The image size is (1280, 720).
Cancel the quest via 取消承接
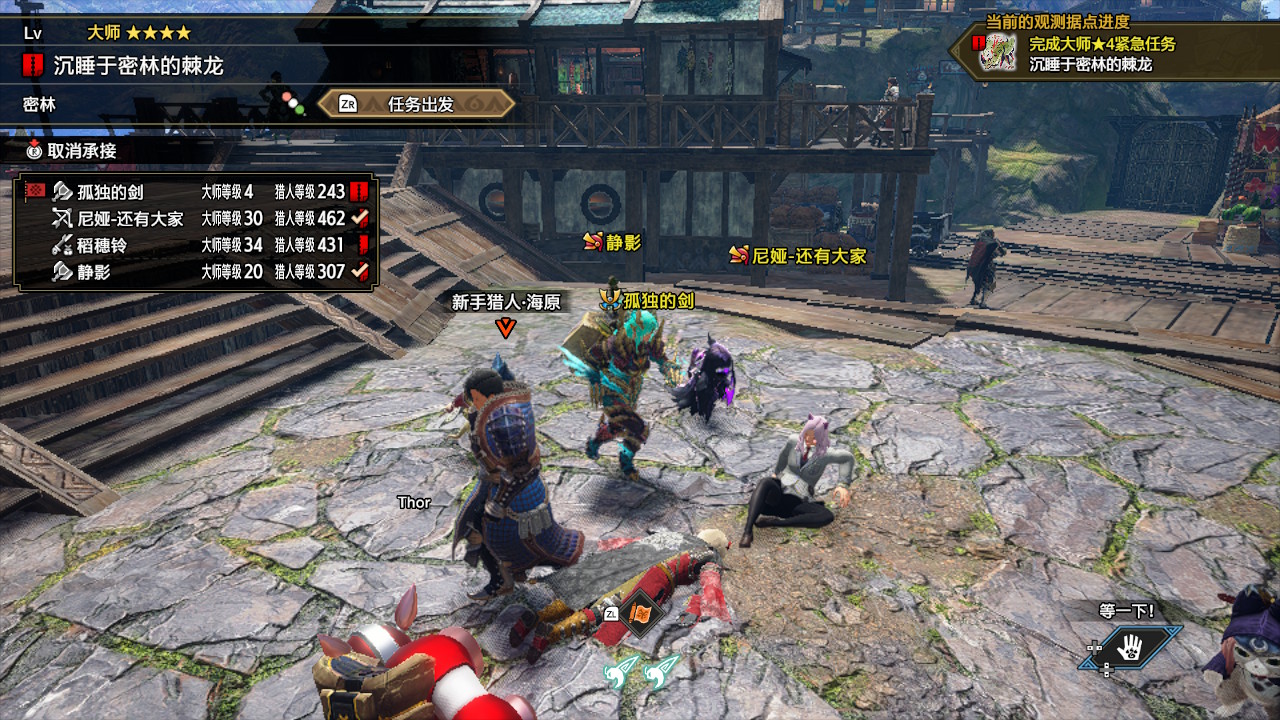pyautogui.click(x=72, y=151)
